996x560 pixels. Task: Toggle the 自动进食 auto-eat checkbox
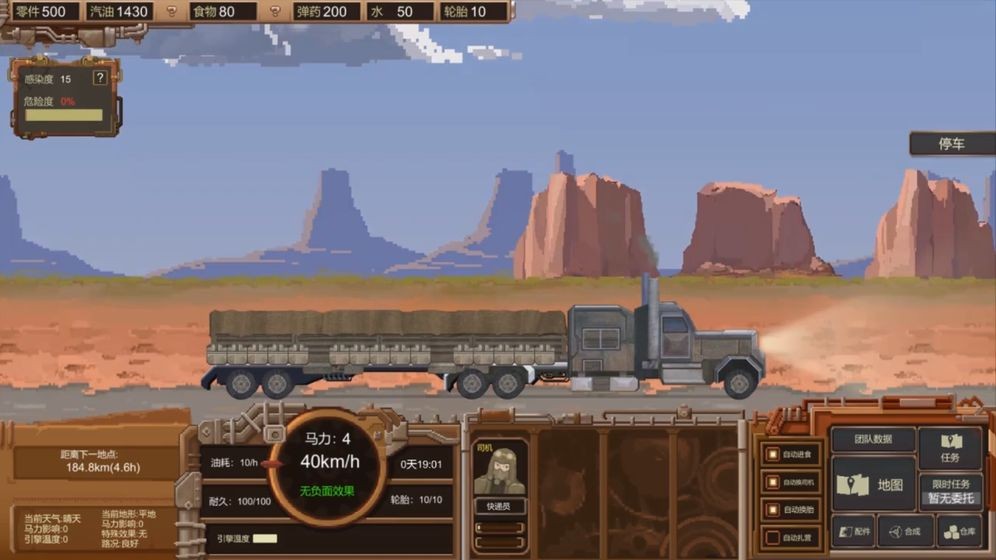773,455
